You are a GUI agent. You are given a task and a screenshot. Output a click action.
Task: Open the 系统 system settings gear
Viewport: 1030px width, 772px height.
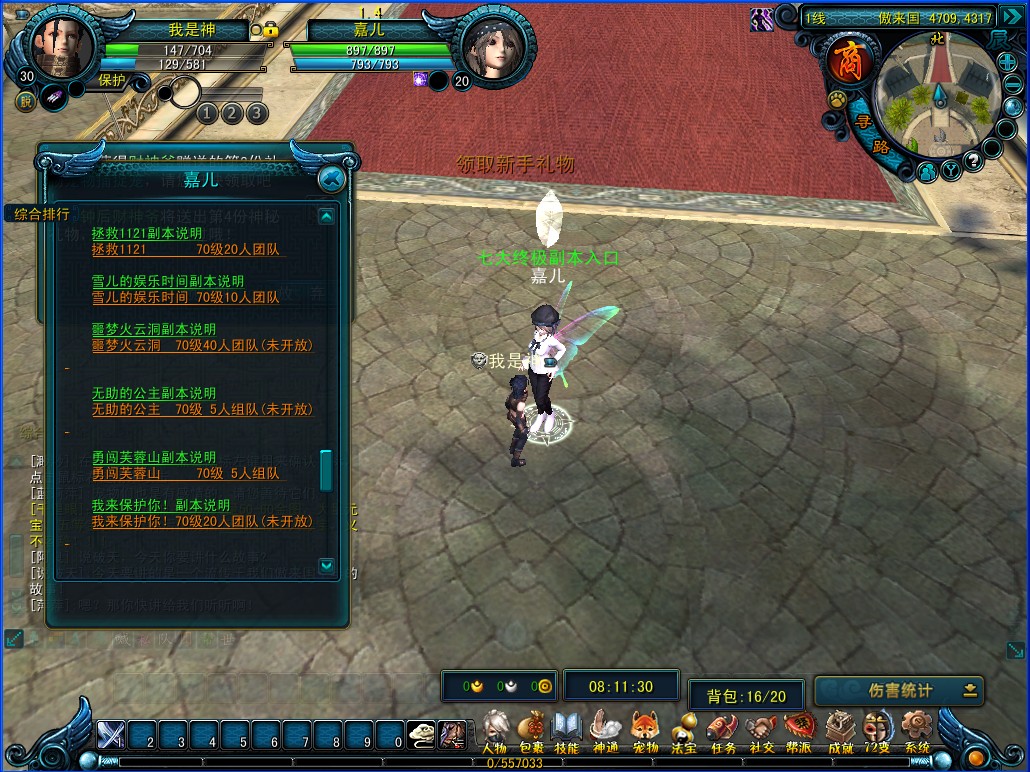click(x=916, y=730)
